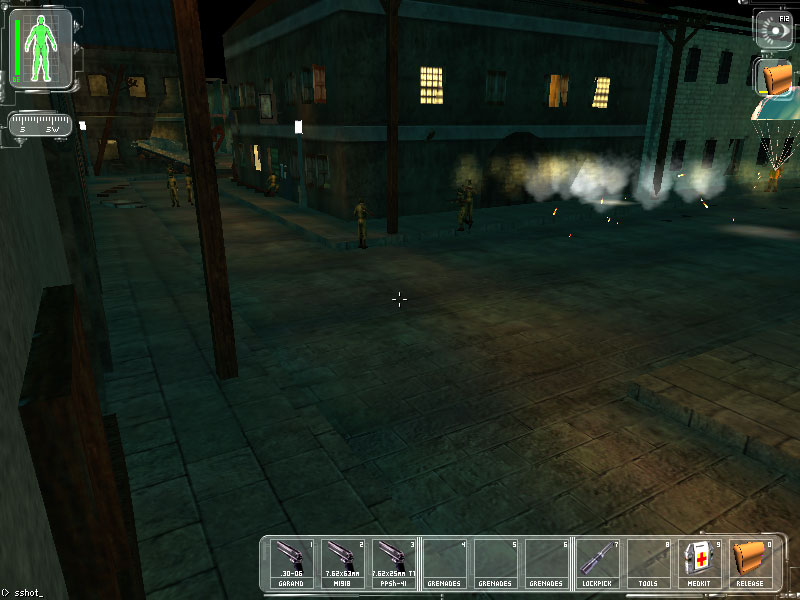Select the Tools slot
This screenshot has width=800, height=600.
(x=648, y=562)
